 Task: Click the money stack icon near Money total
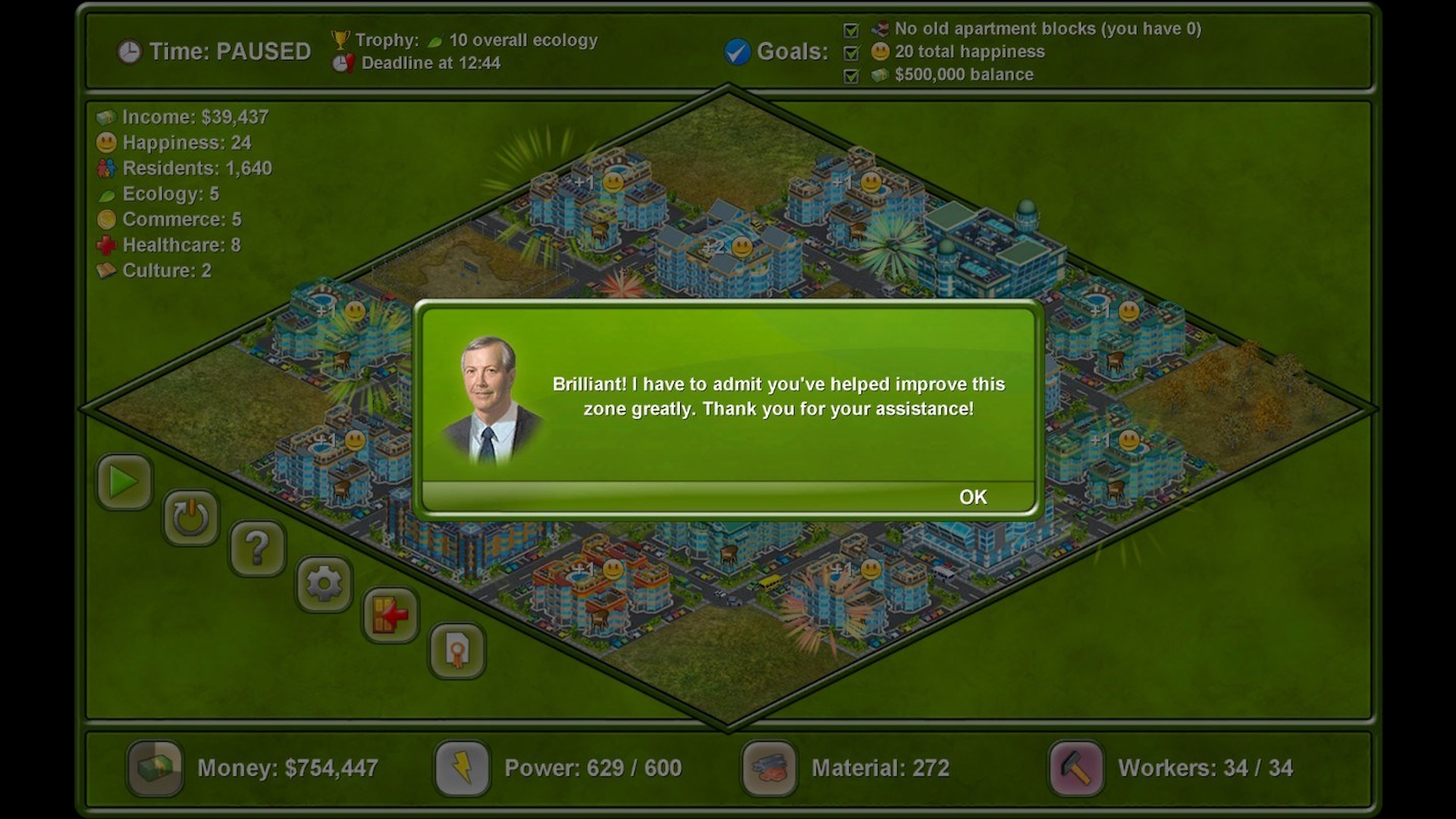(154, 768)
